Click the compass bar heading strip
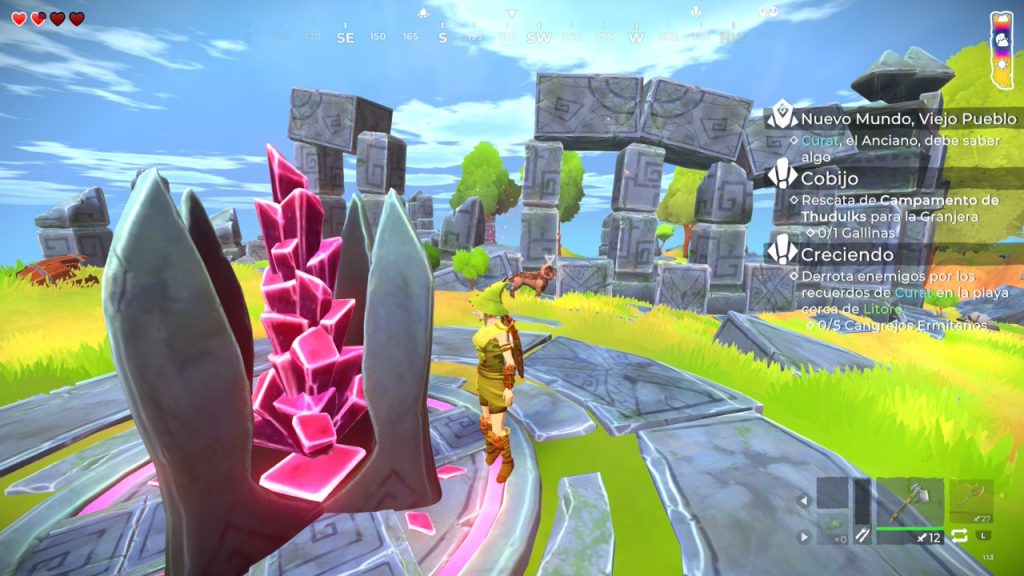 [512, 37]
